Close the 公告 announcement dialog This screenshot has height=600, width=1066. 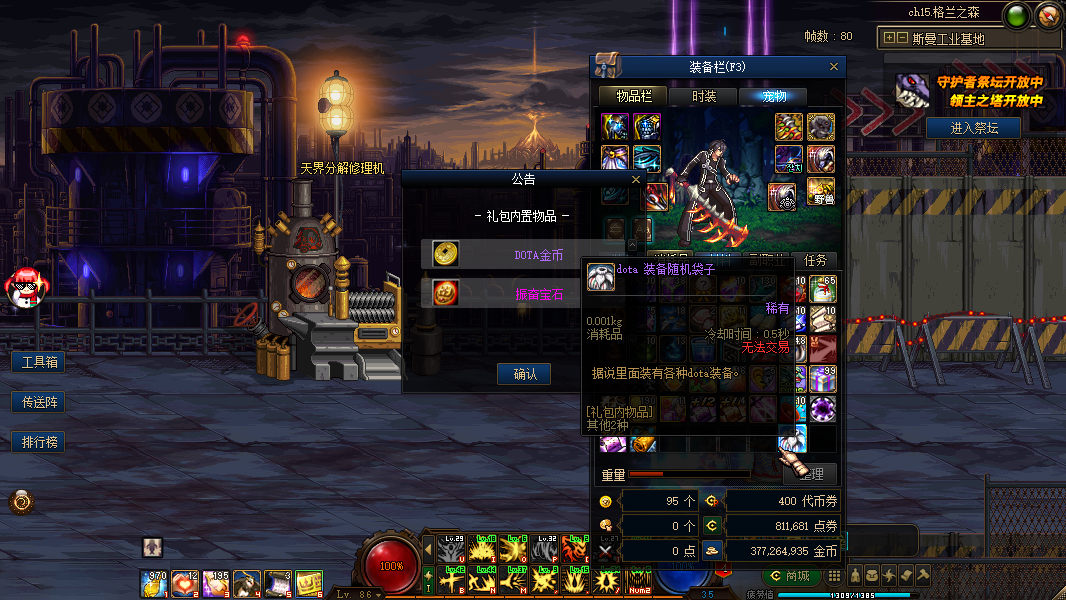(x=636, y=180)
